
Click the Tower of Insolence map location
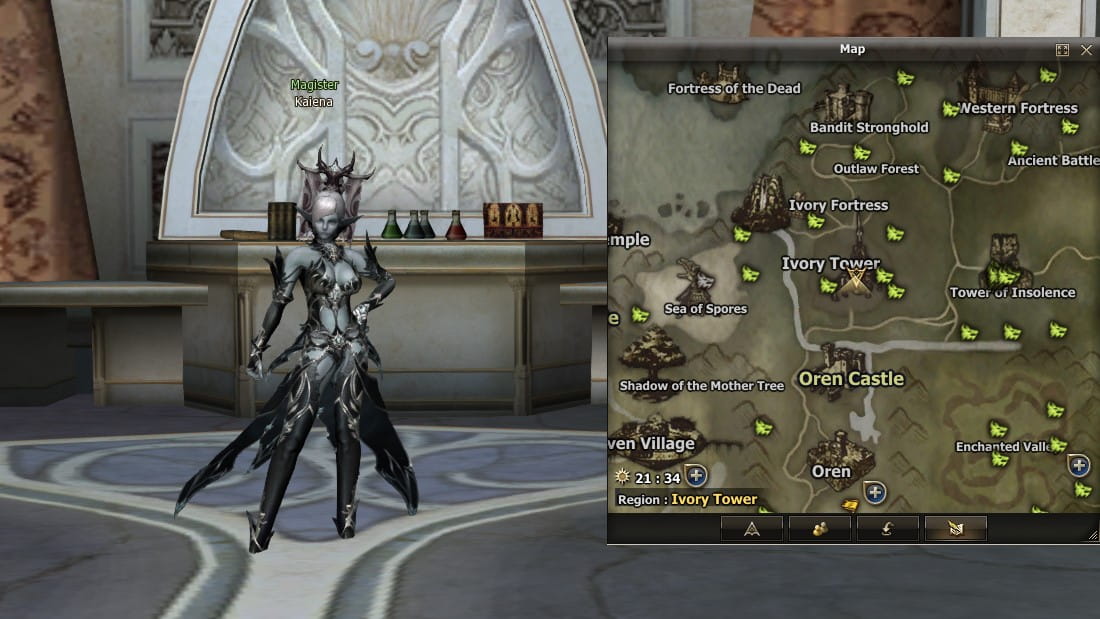click(x=1012, y=292)
